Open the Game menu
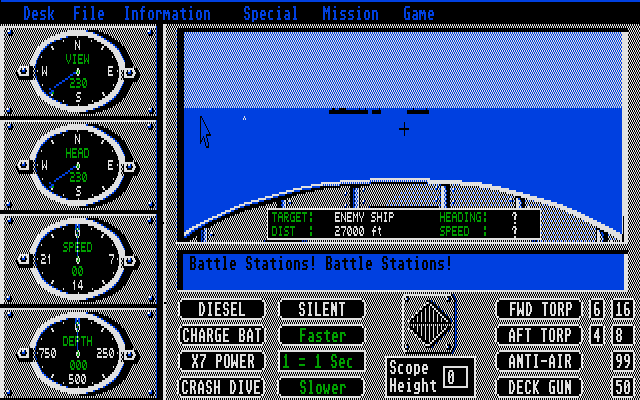 pyautogui.click(x=418, y=14)
